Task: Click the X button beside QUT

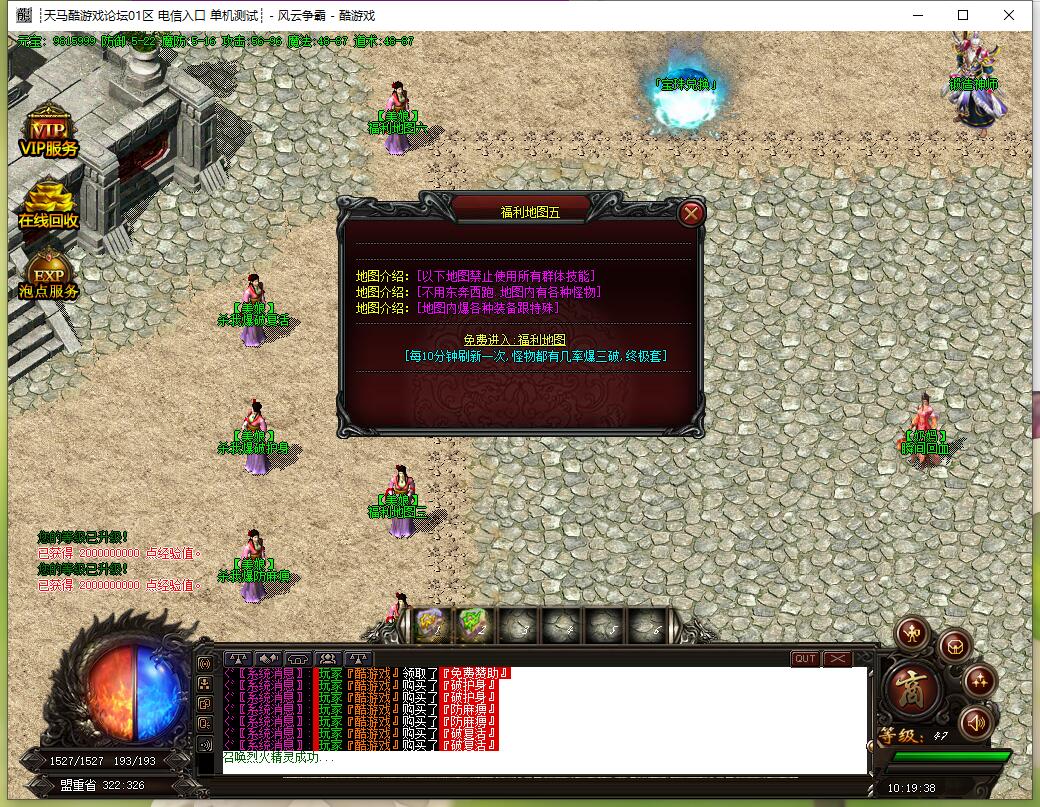Action: [x=837, y=659]
